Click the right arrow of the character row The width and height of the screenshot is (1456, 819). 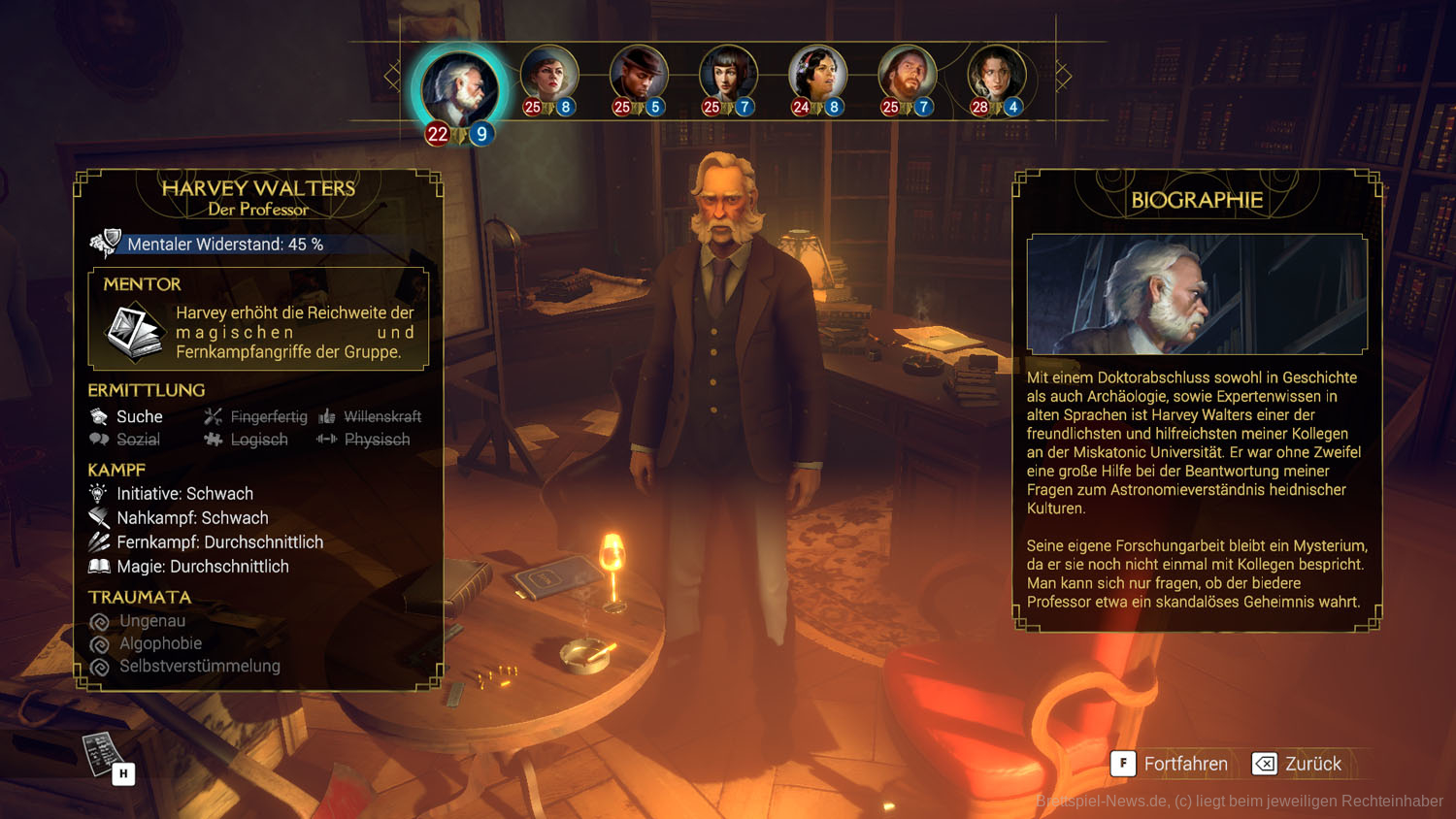[x=1064, y=76]
